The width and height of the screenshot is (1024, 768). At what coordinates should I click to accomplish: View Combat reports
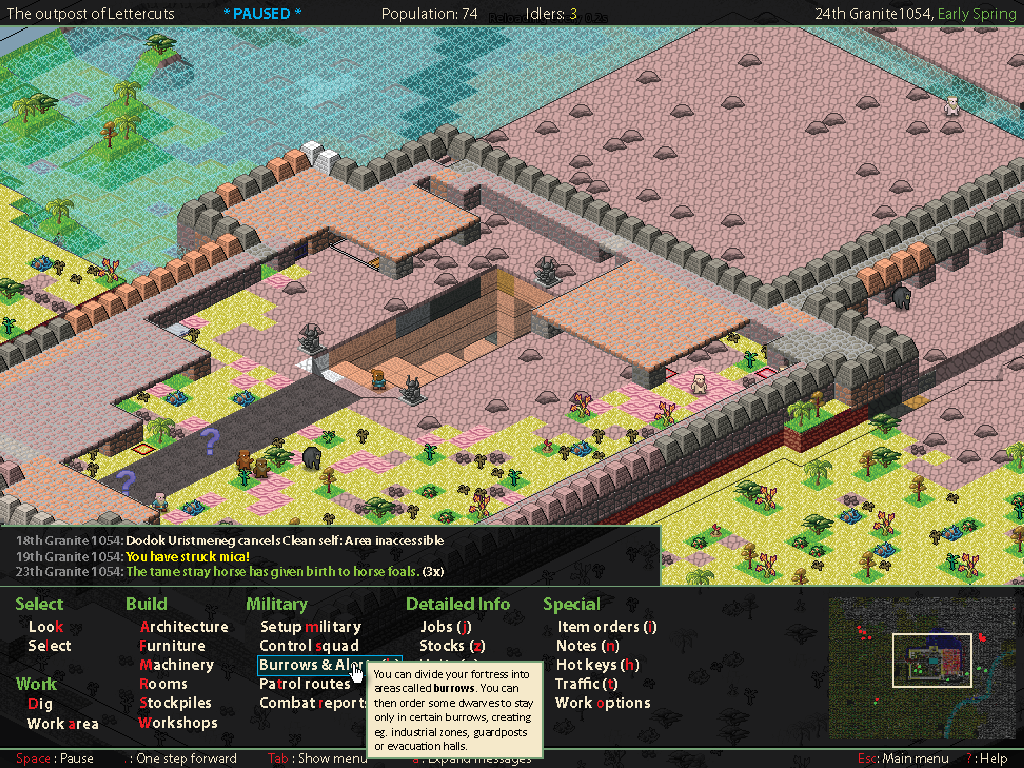312,703
